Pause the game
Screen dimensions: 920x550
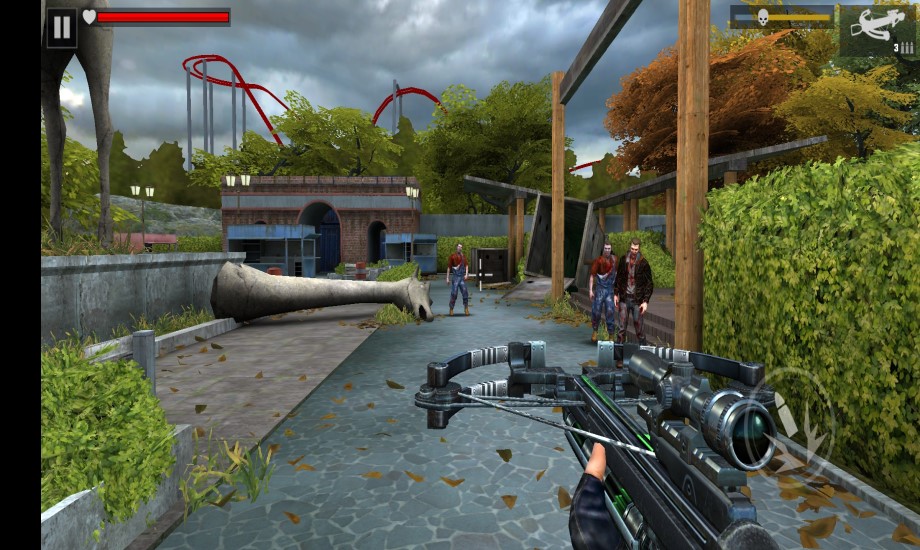tap(62, 27)
